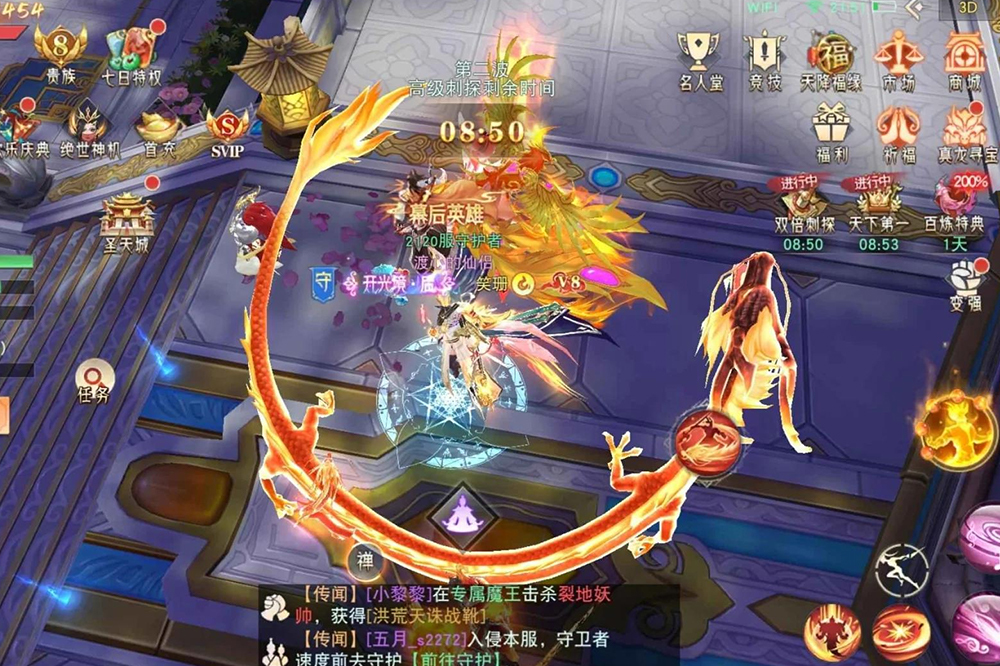The height and width of the screenshot is (666, 1000).
Task: Open the 真龙寻宝 treasure hunt
Action: click(966, 130)
